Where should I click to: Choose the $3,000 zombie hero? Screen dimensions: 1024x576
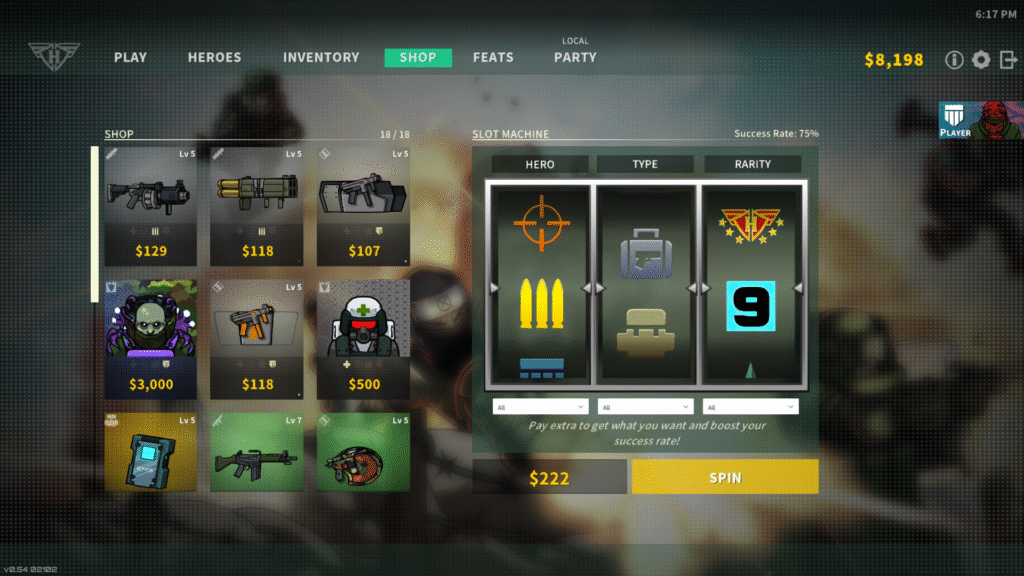150,339
